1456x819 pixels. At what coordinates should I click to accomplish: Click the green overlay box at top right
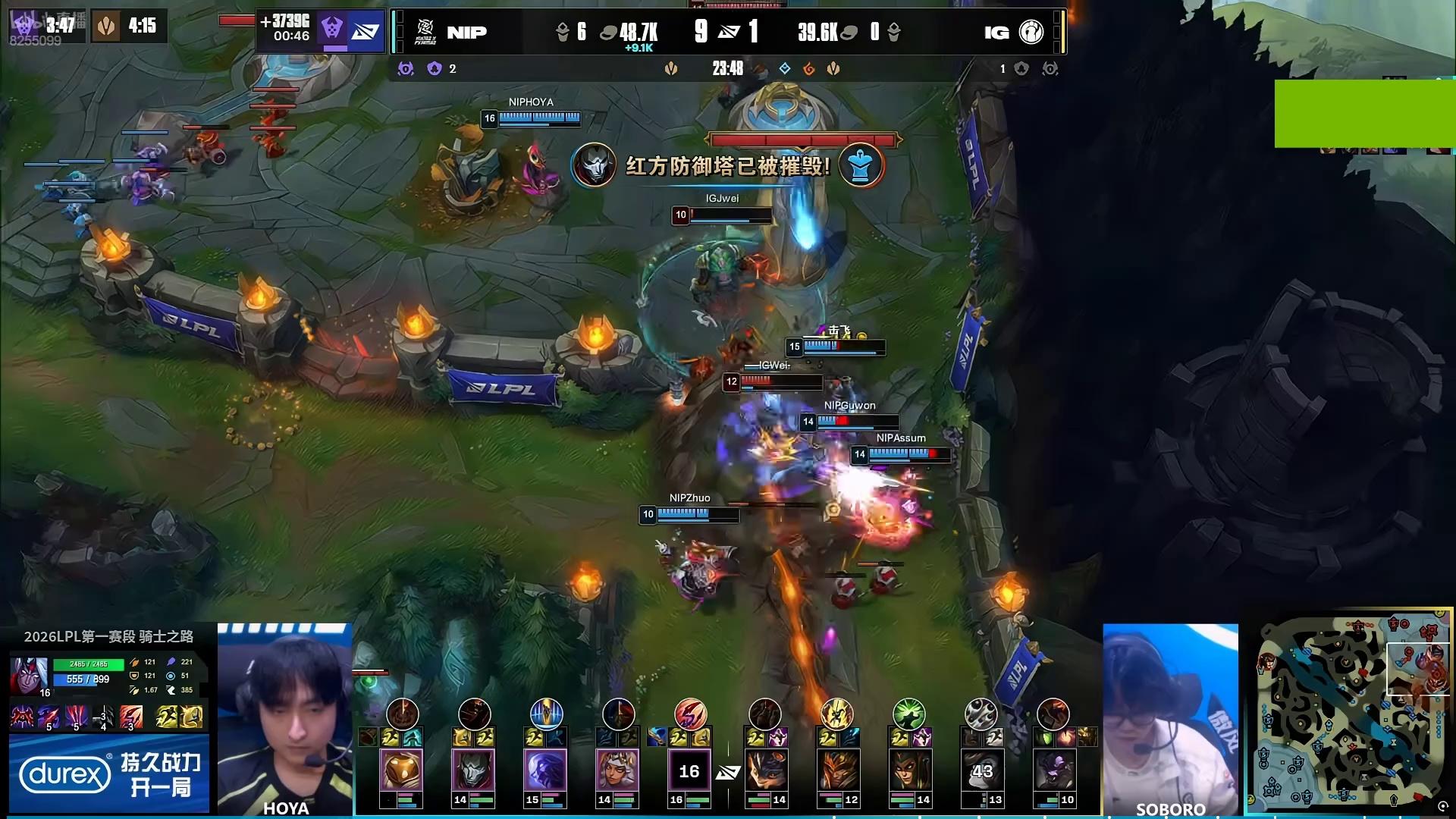coord(1364,113)
